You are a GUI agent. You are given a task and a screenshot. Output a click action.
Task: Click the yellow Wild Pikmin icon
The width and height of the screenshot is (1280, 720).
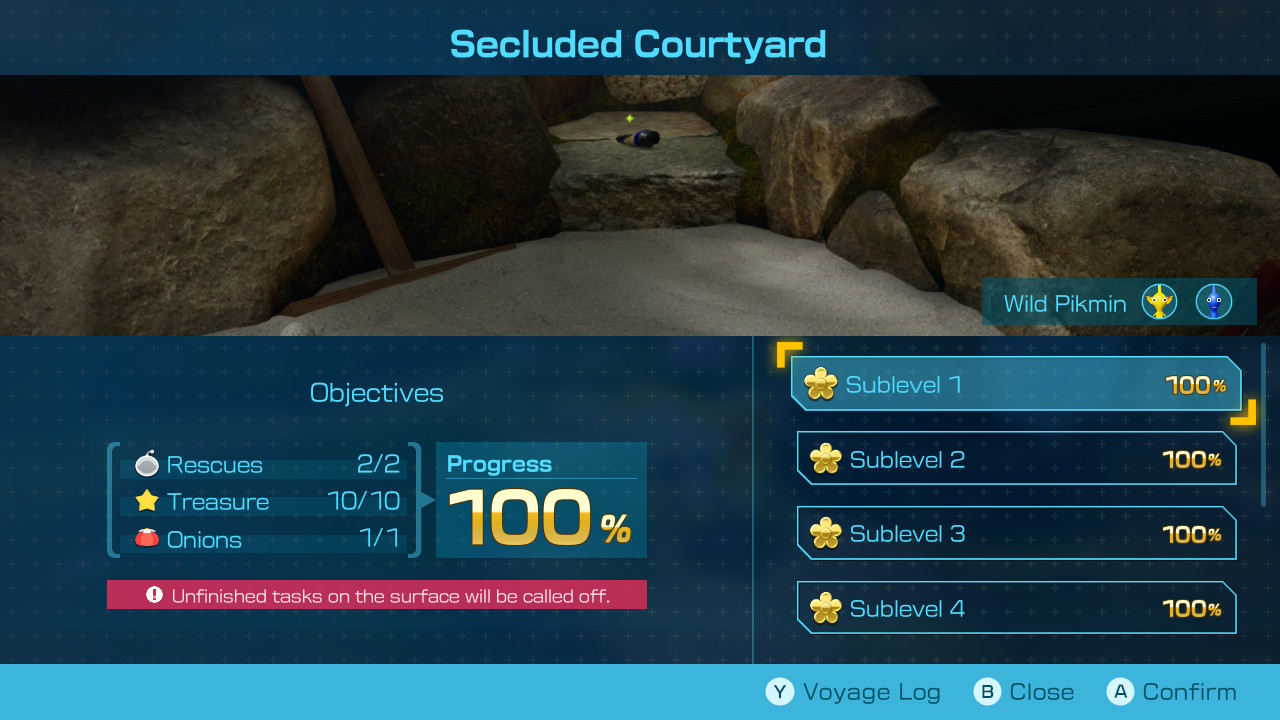1159,302
